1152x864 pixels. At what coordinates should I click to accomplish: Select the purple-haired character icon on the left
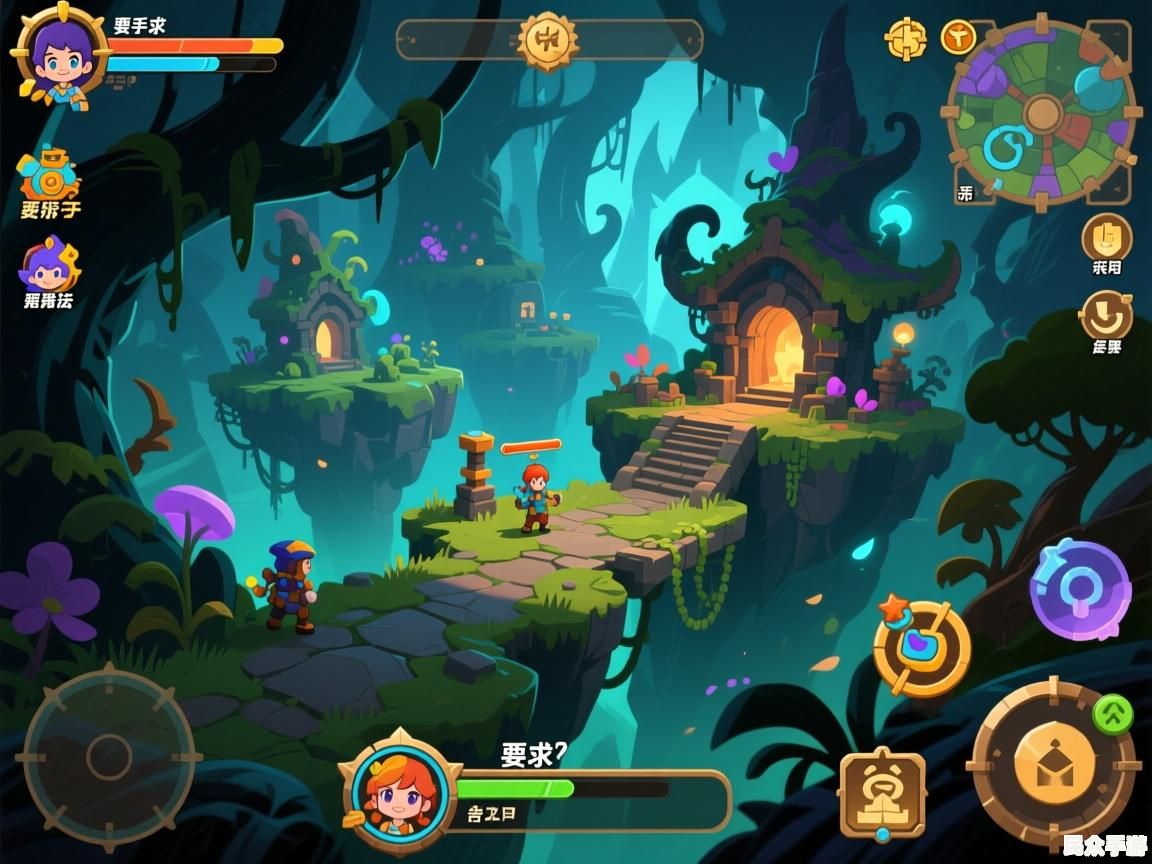click(49, 267)
